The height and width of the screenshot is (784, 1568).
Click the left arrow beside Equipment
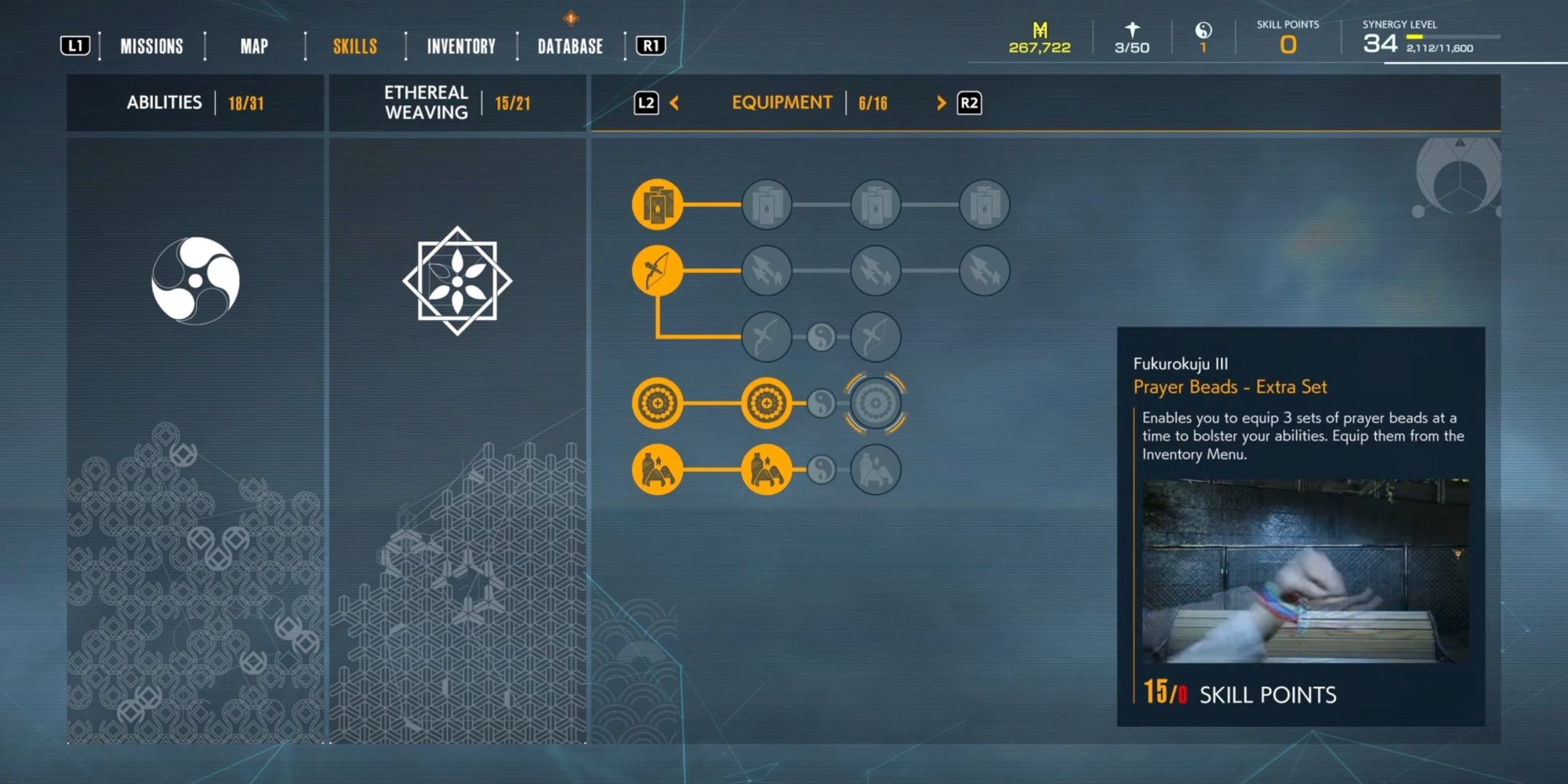(x=674, y=103)
